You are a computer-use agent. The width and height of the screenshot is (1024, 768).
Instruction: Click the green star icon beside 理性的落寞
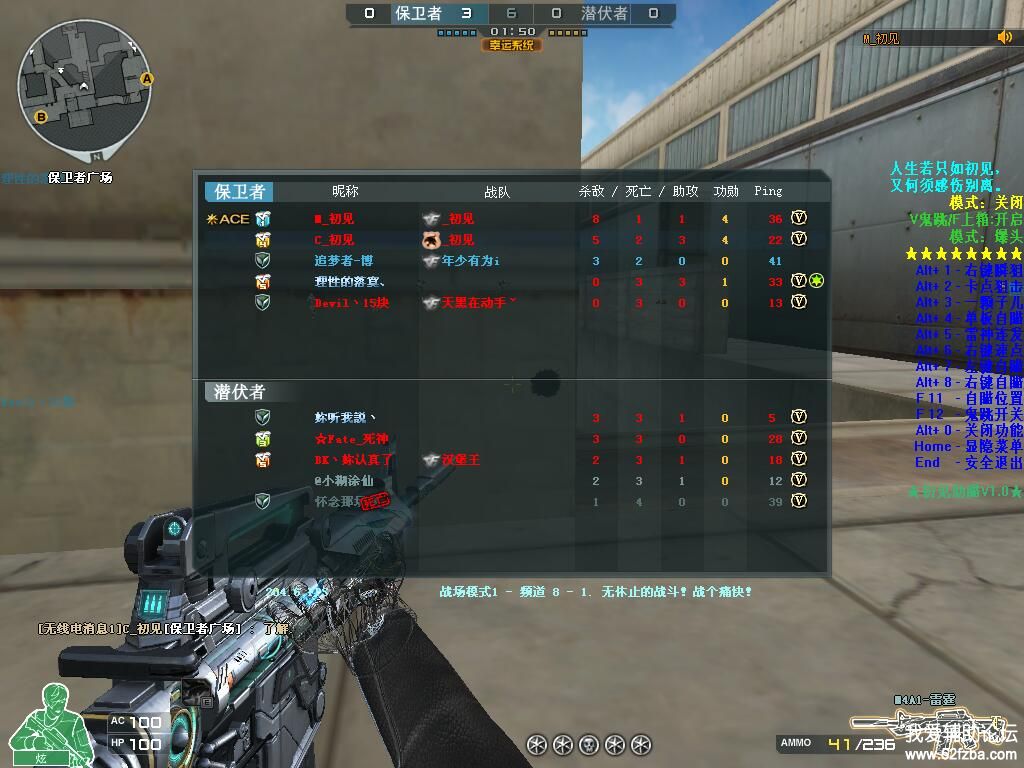816,281
